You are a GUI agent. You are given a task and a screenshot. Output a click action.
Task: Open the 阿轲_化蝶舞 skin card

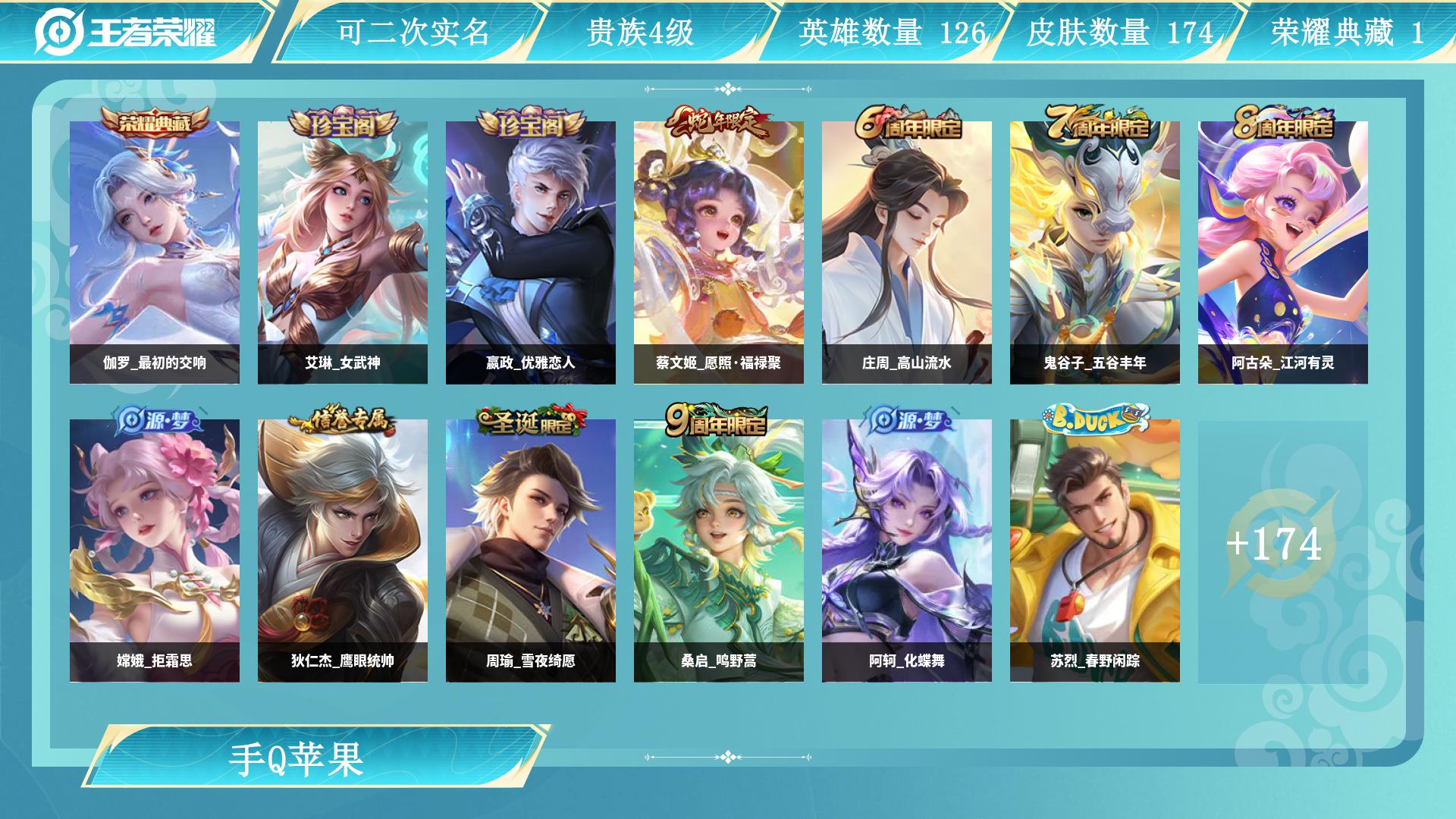pos(907,550)
